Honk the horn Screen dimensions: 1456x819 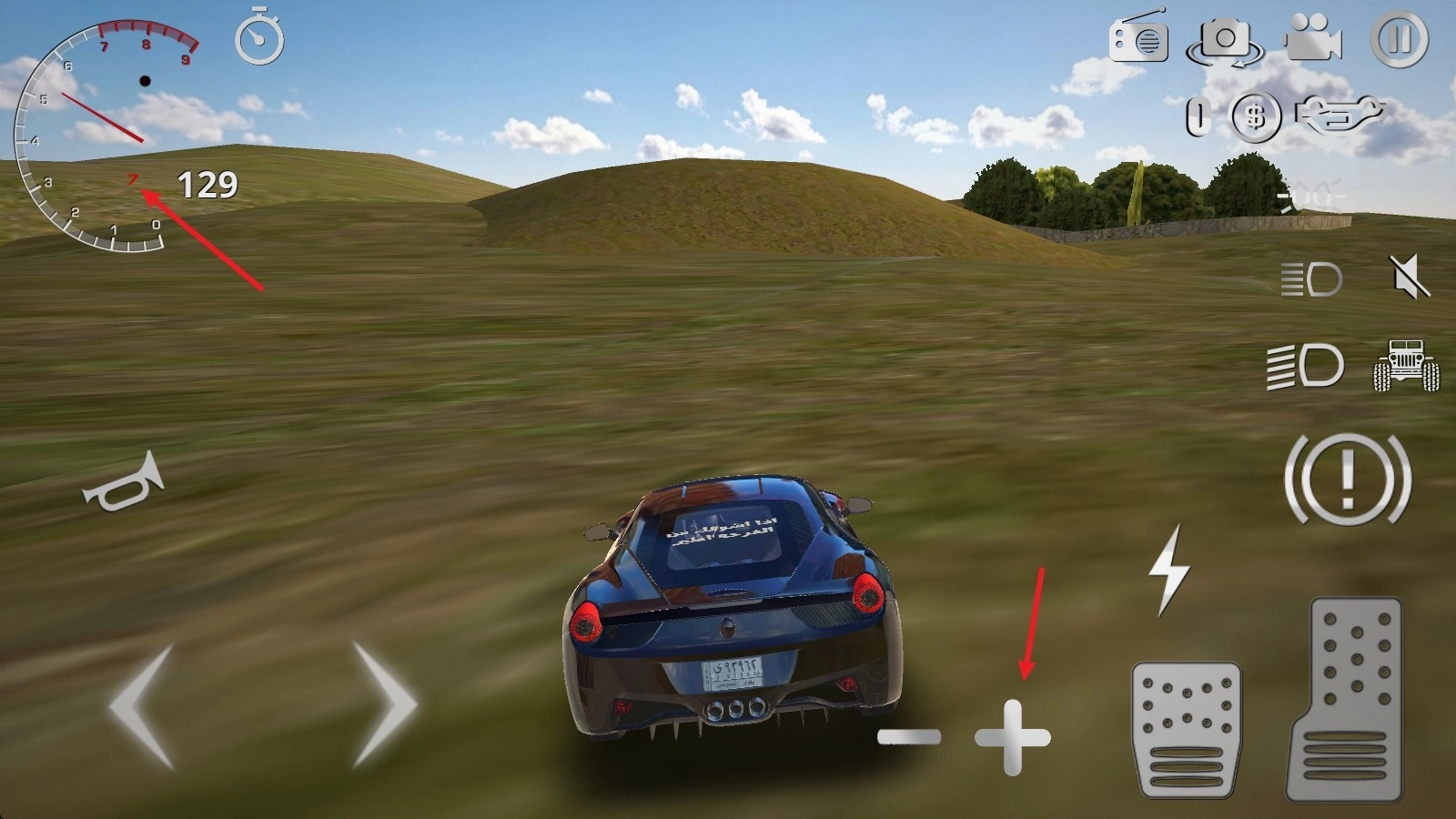click(123, 483)
